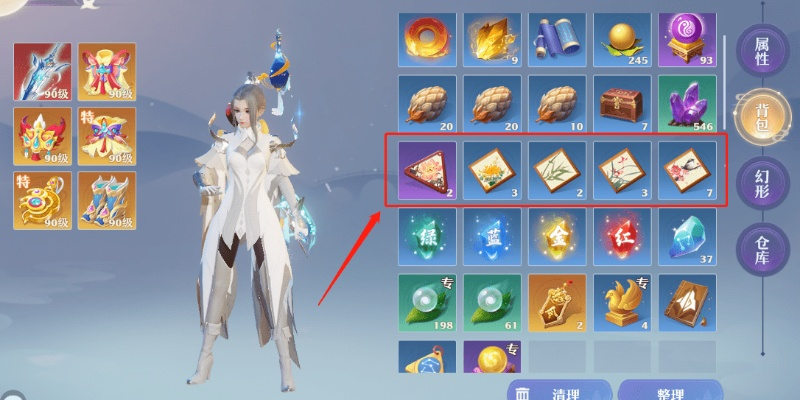This screenshot has height=400, width=800.
Task: Select the level 90 sword equipment slot
Action: click(x=40, y=72)
